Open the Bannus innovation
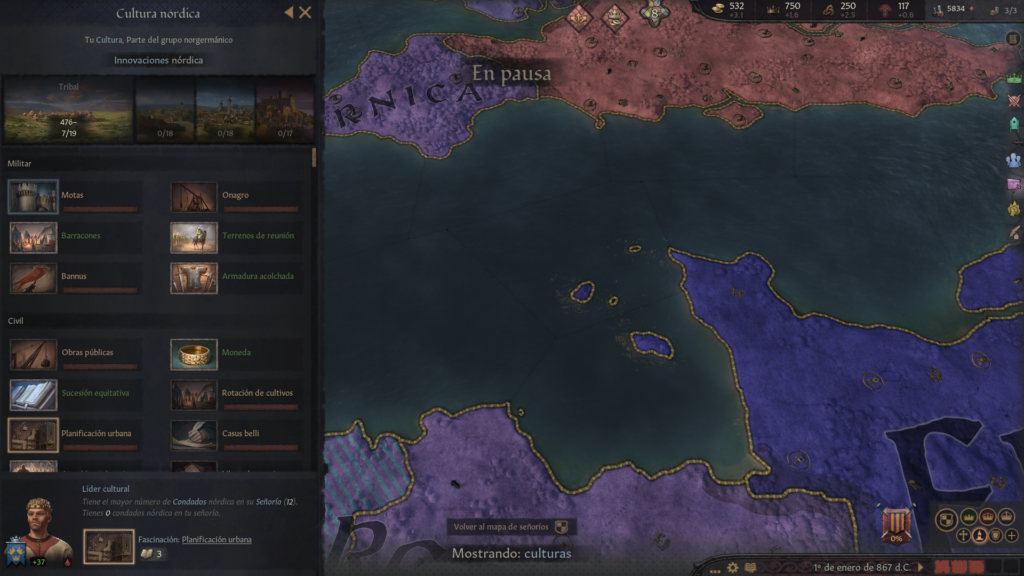1024x576 pixels. pos(34,277)
